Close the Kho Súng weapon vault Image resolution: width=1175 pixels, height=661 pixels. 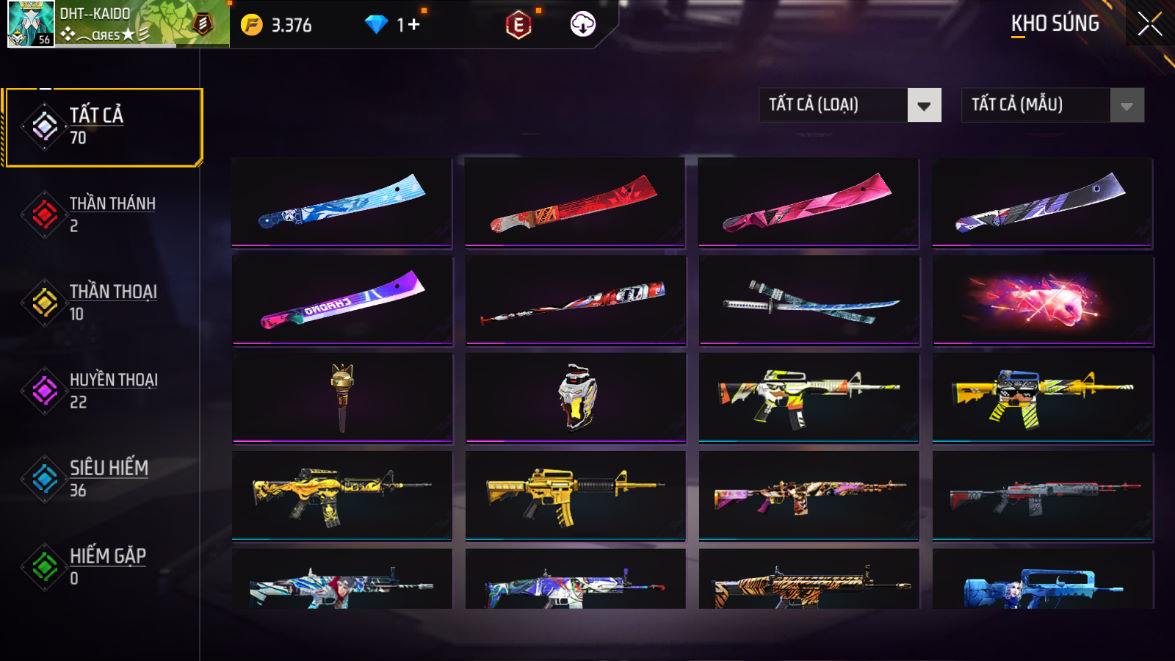(1150, 24)
